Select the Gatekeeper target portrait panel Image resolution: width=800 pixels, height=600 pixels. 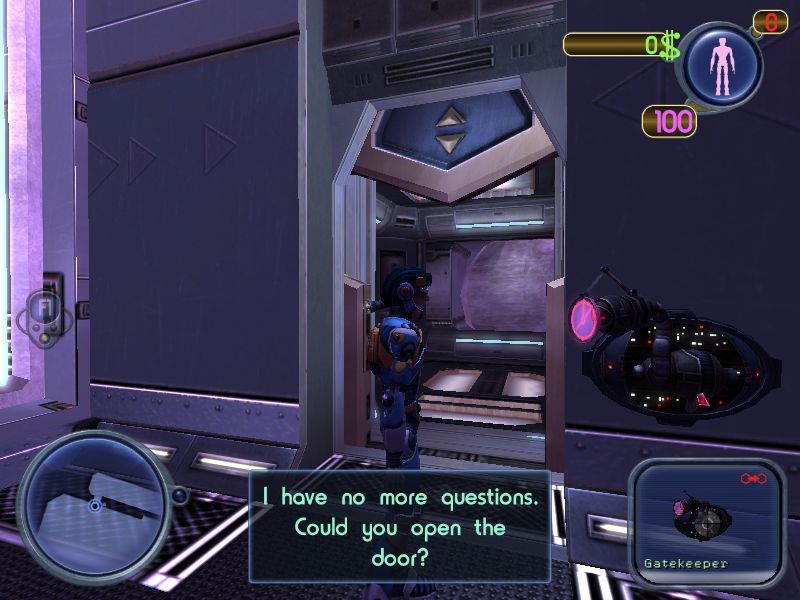[707, 522]
